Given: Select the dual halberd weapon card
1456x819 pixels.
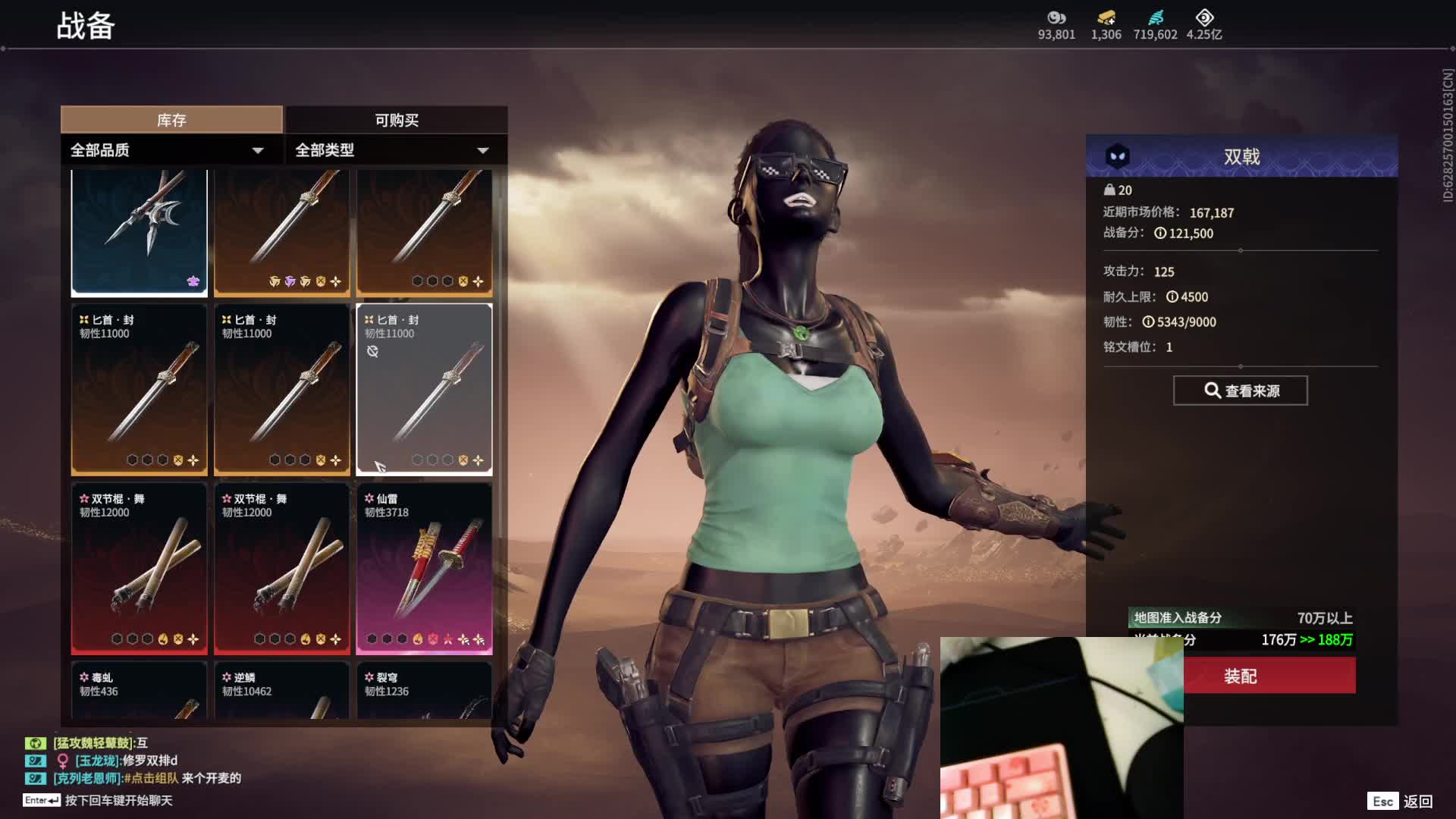Looking at the screenshot, I should coord(139,232).
